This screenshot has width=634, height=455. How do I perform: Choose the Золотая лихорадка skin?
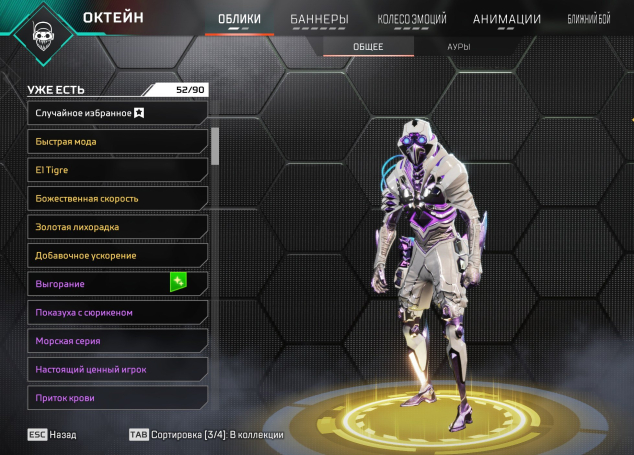pos(117,227)
